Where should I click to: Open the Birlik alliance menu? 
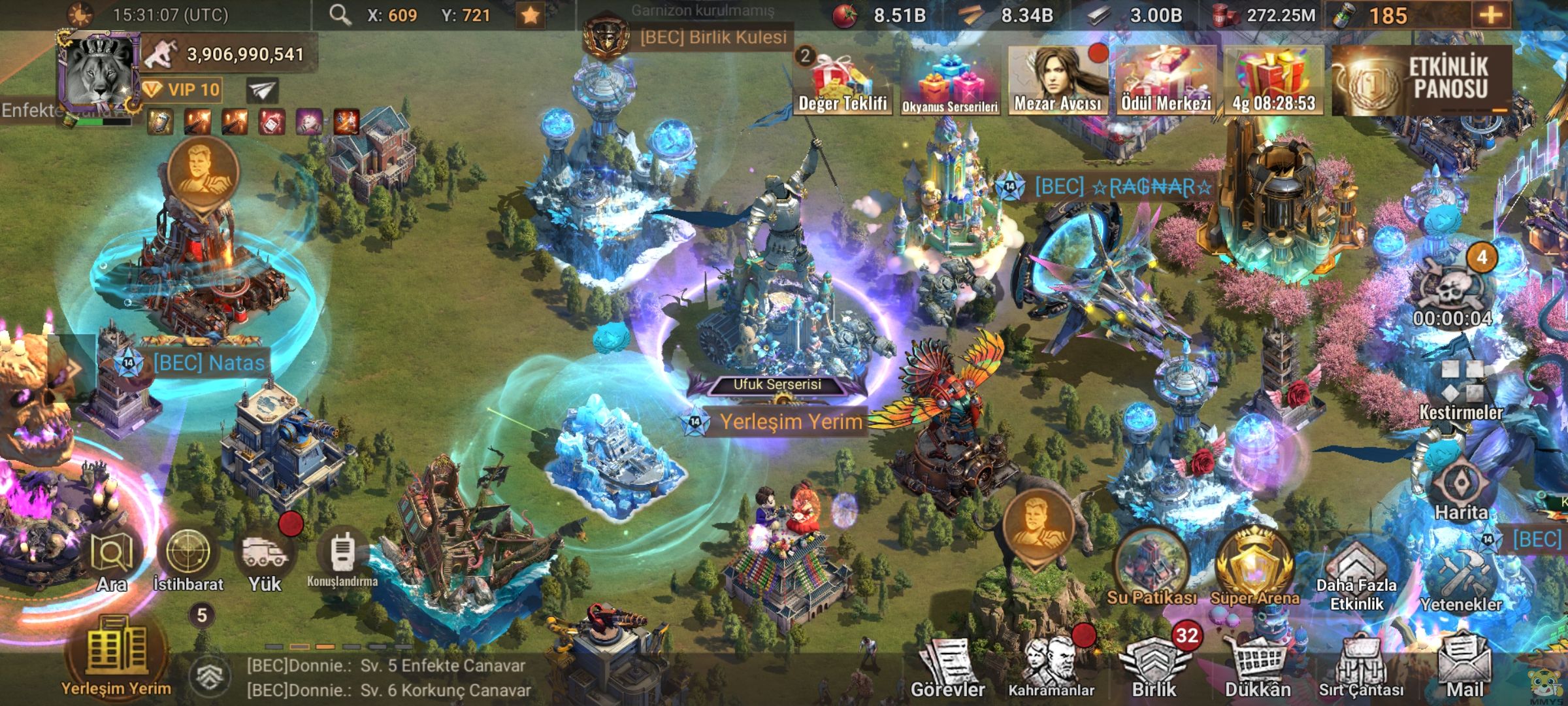click(x=1154, y=667)
